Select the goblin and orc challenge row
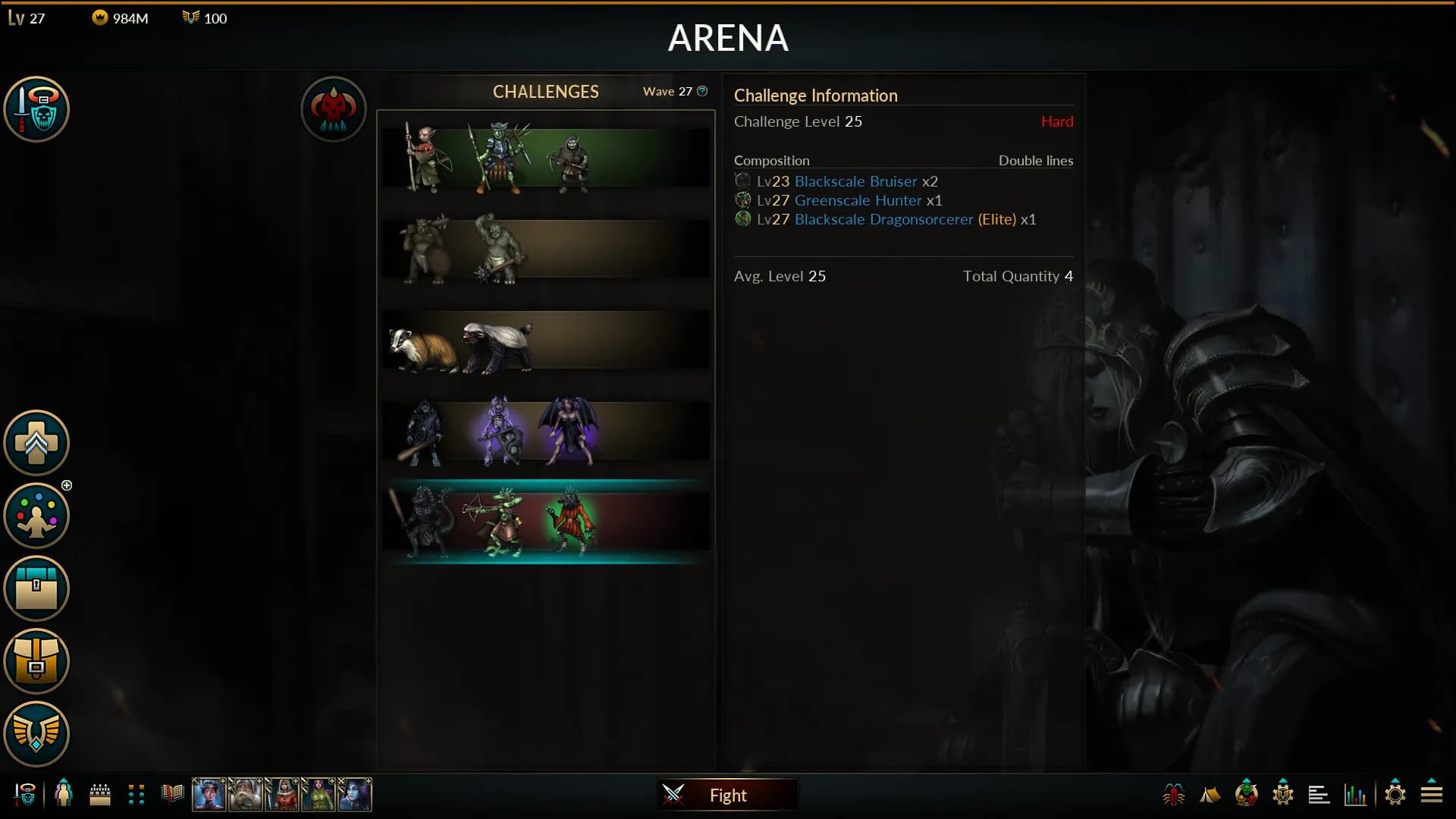 [546, 158]
